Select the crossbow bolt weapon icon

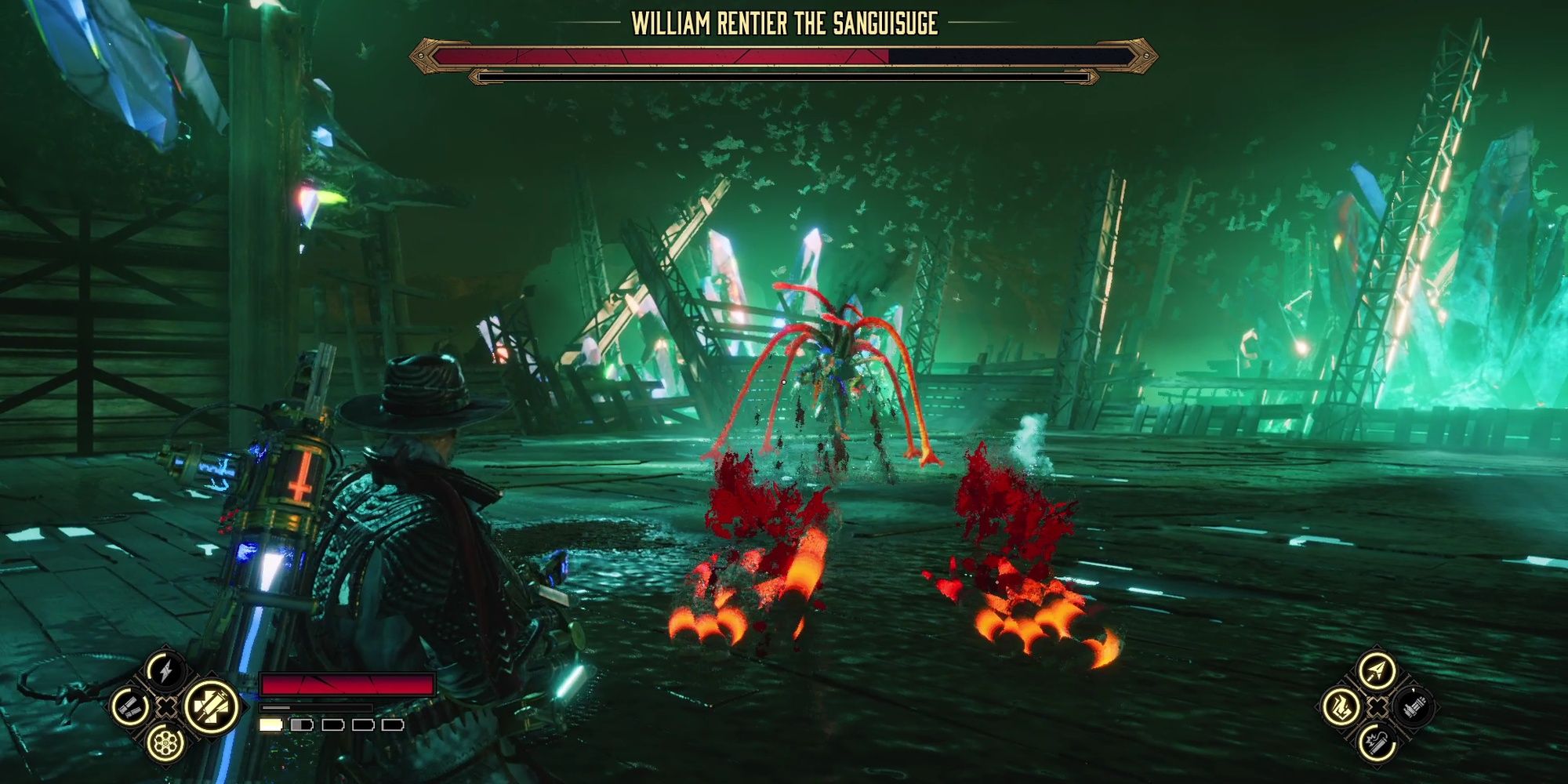click(x=1376, y=669)
